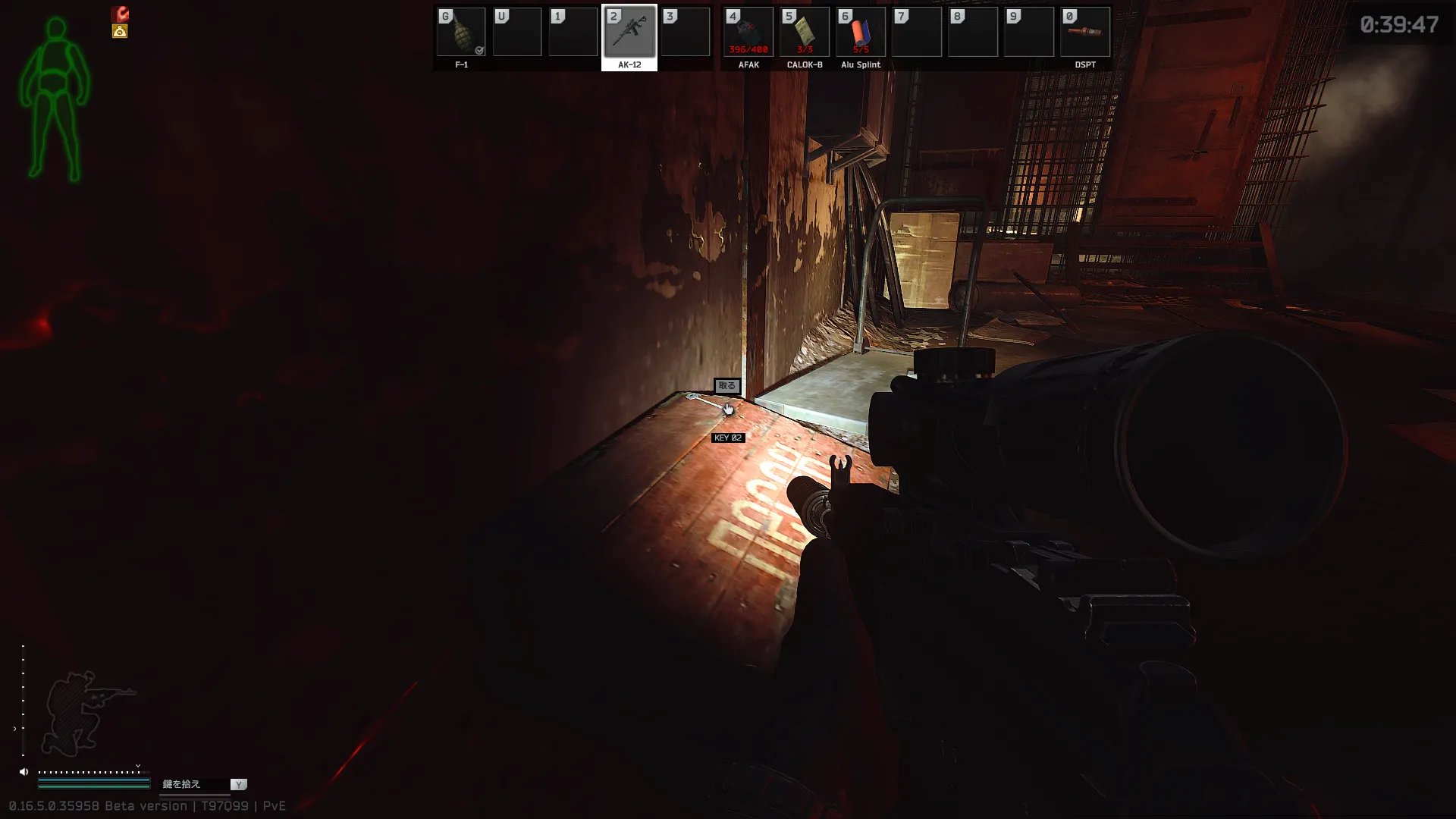Click the take prompt above the key
This screenshot has height=819, width=1456.
click(x=726, y=386)
